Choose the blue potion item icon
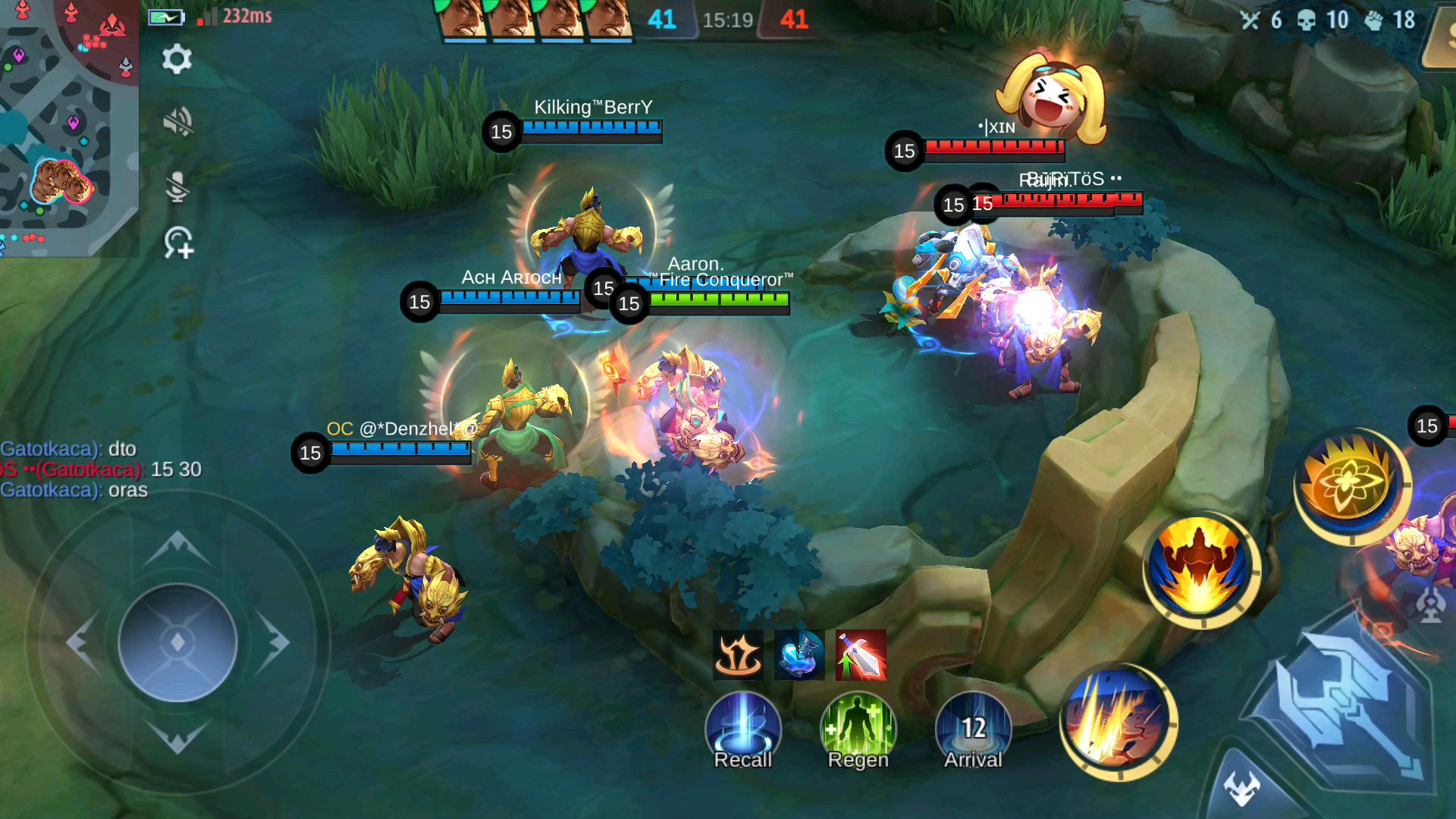 pos(799,654)
